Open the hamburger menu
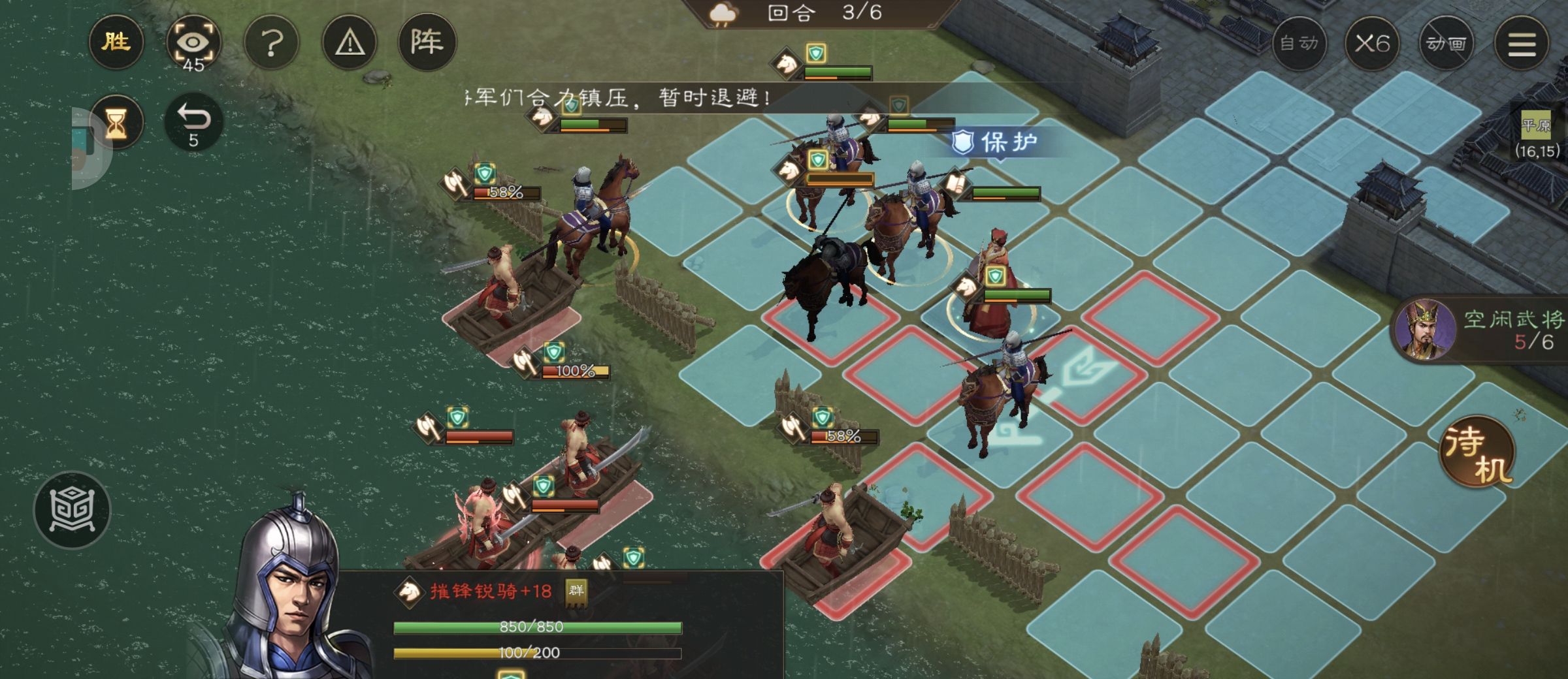 1522,44
